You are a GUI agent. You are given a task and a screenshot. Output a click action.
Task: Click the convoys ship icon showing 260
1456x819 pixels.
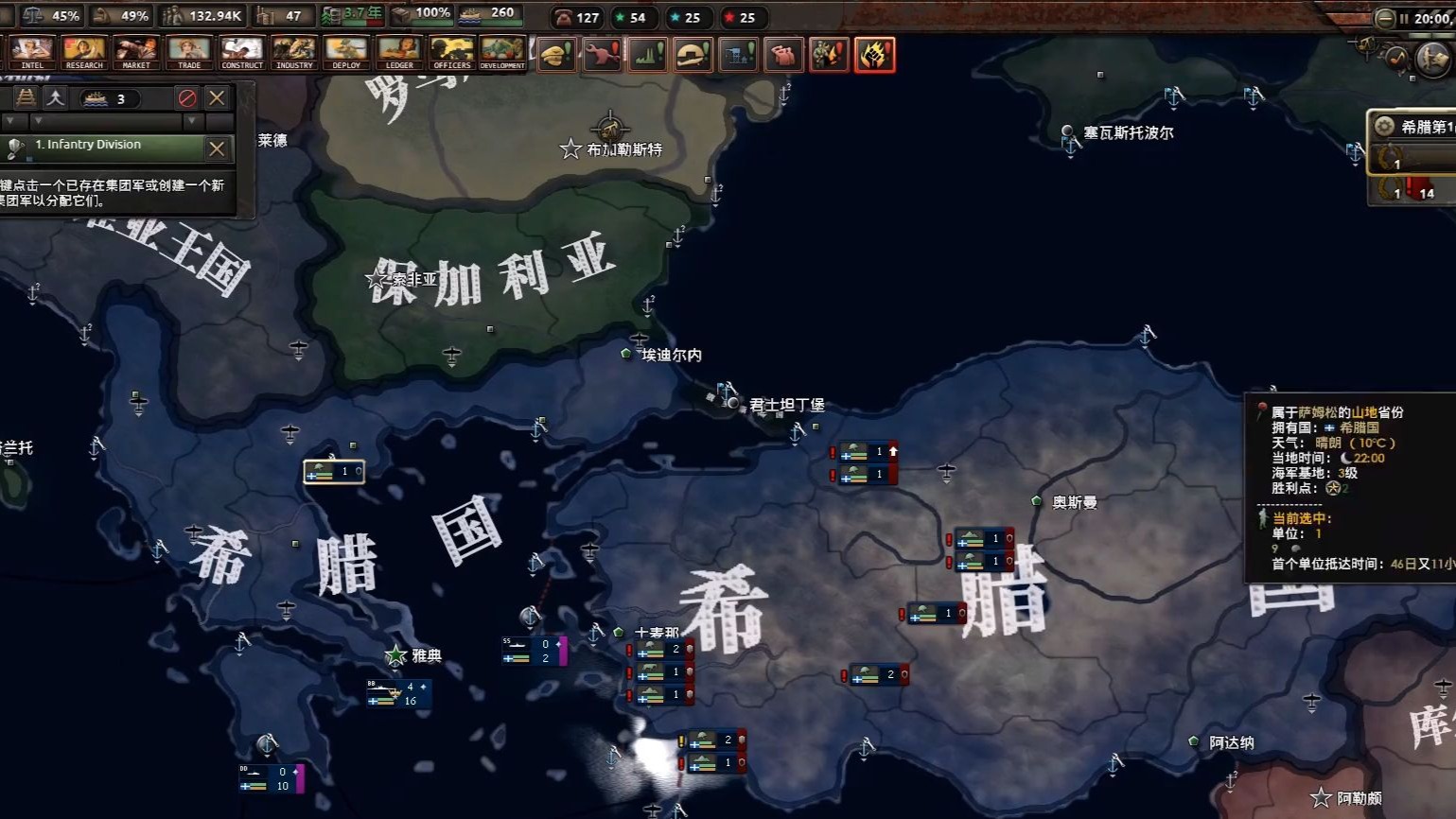click(x=470, y=14)
